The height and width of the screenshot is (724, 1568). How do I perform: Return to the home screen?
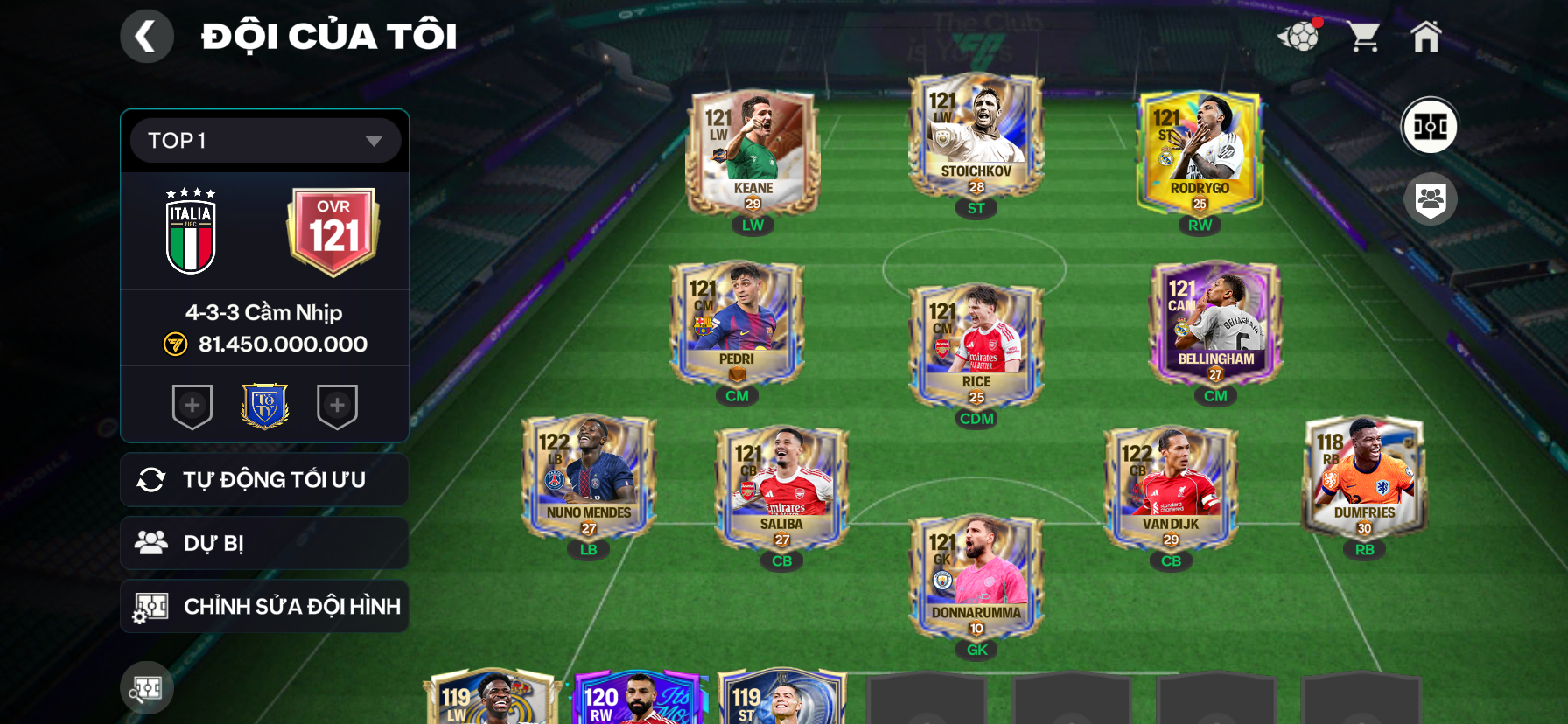click(x=1425, y=37)
